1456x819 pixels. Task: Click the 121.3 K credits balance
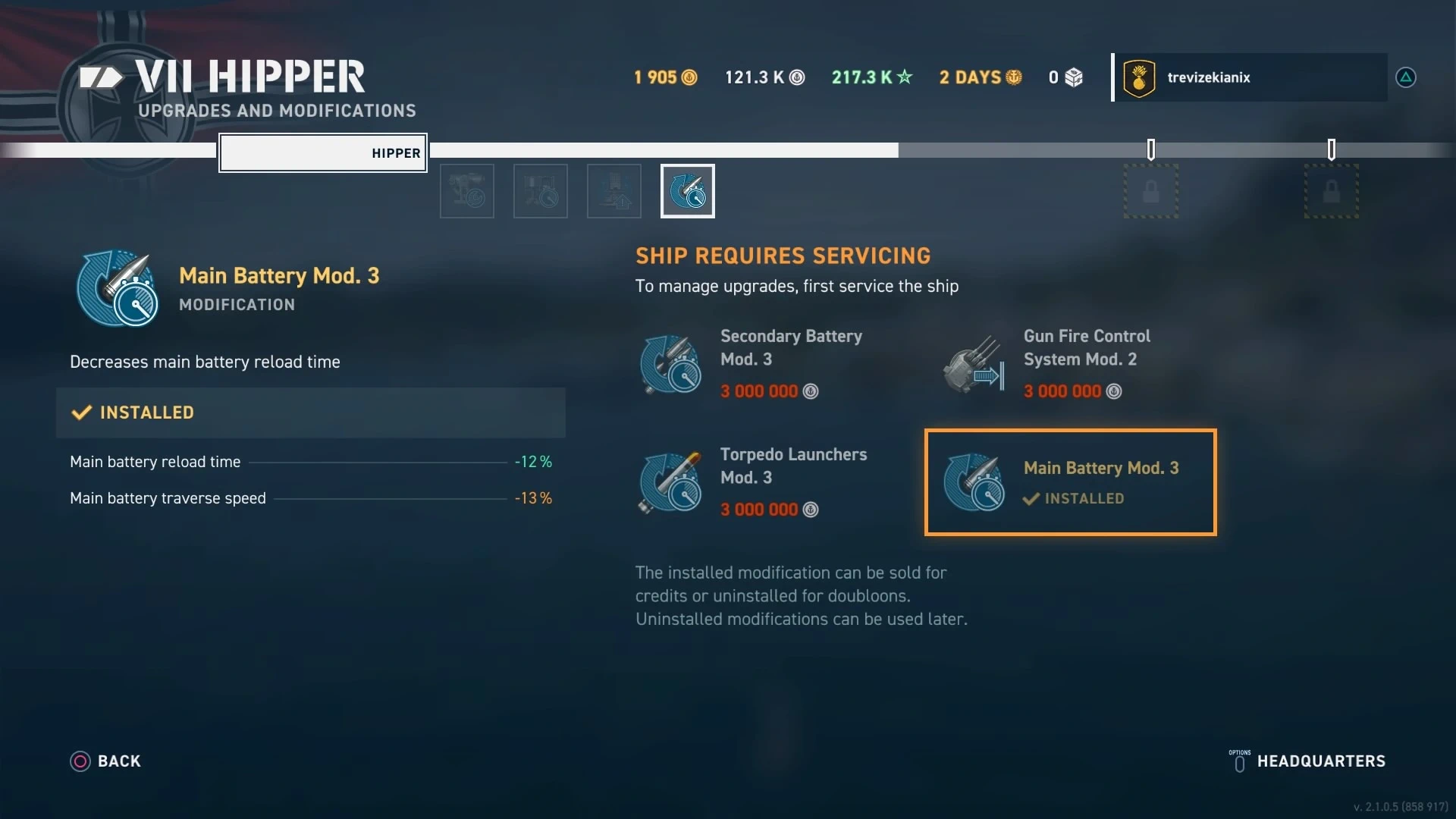coord(764,77)
